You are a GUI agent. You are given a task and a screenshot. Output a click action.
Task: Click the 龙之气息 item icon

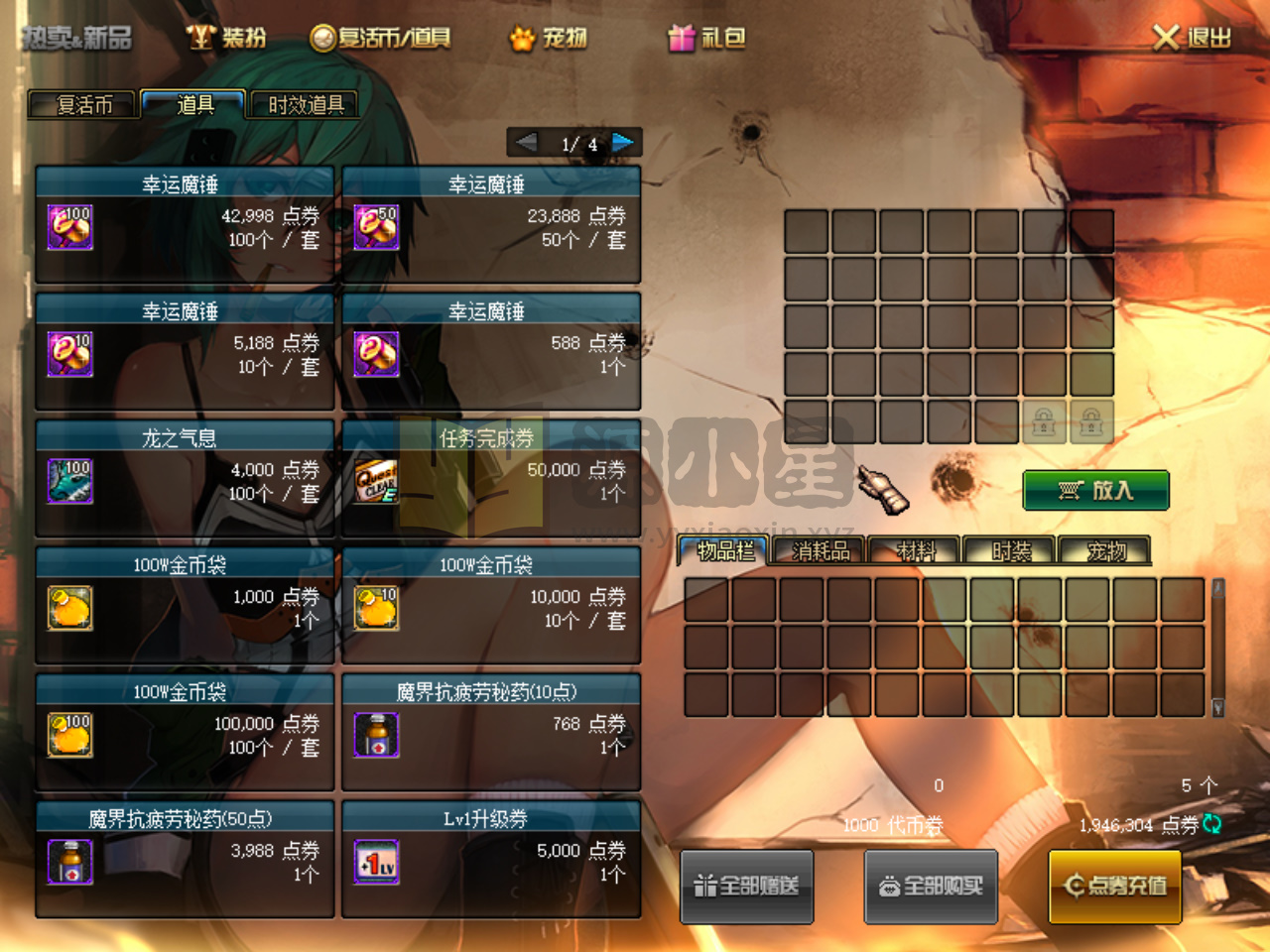pos(69,481)
